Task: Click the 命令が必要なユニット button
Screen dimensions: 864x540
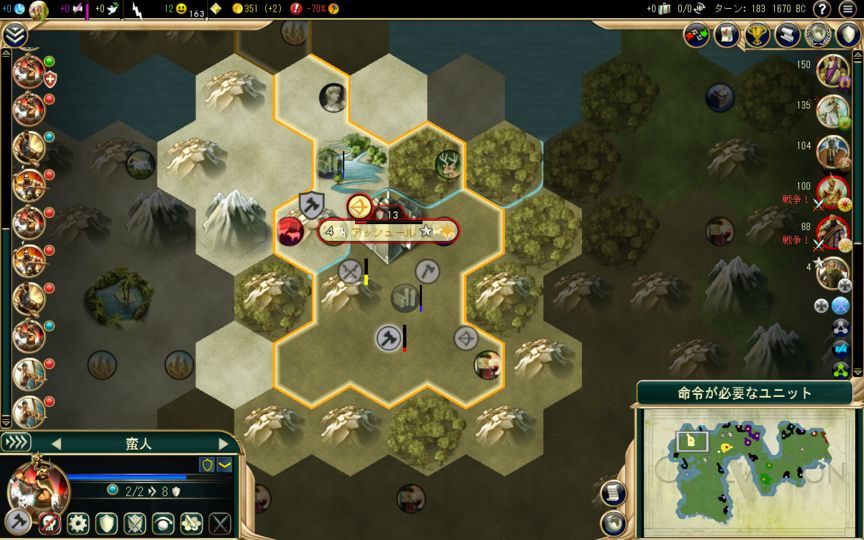Action: click(744, 393)
